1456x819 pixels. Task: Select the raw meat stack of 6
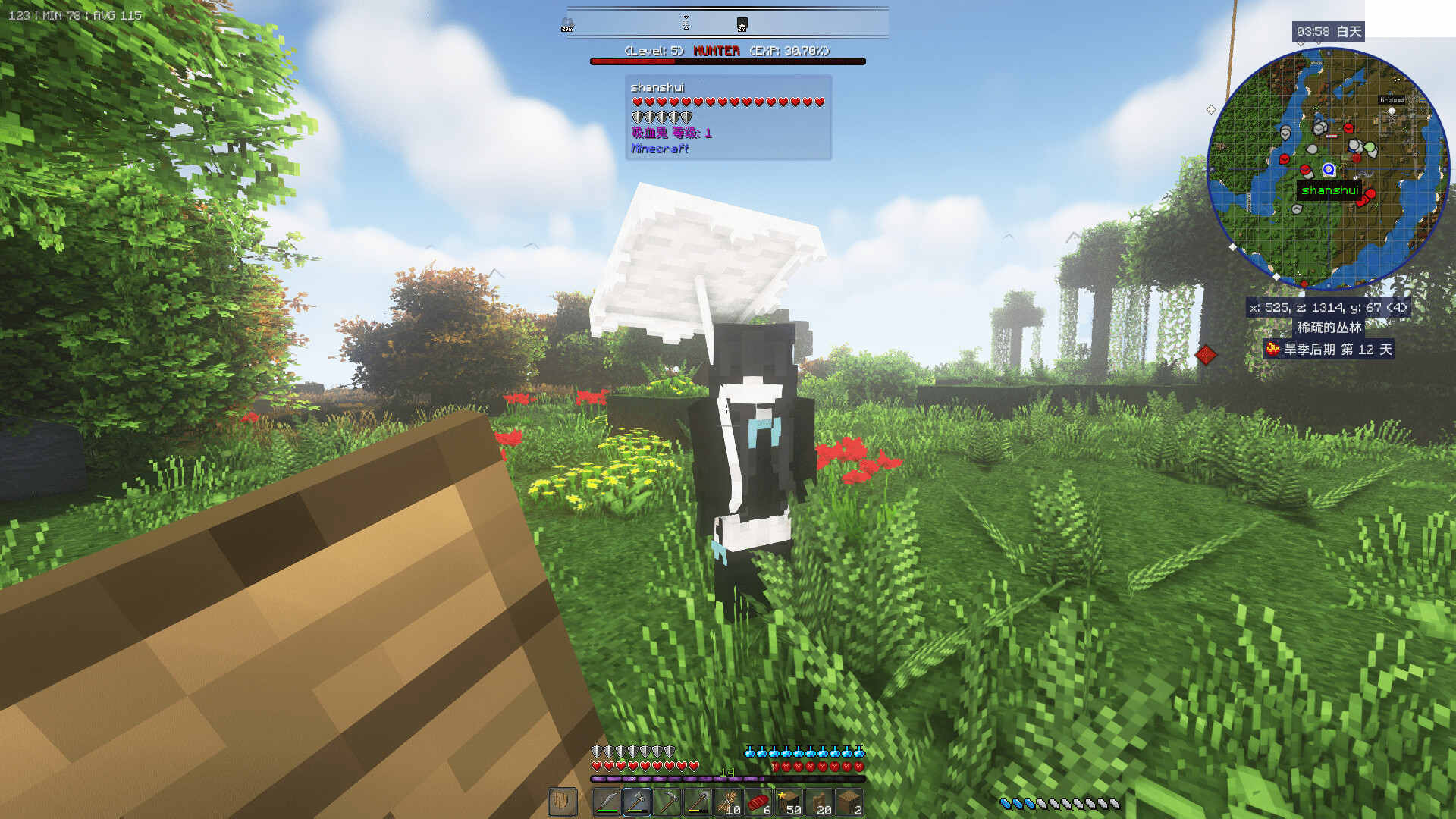pyautogui.click(x=758, y=802)
